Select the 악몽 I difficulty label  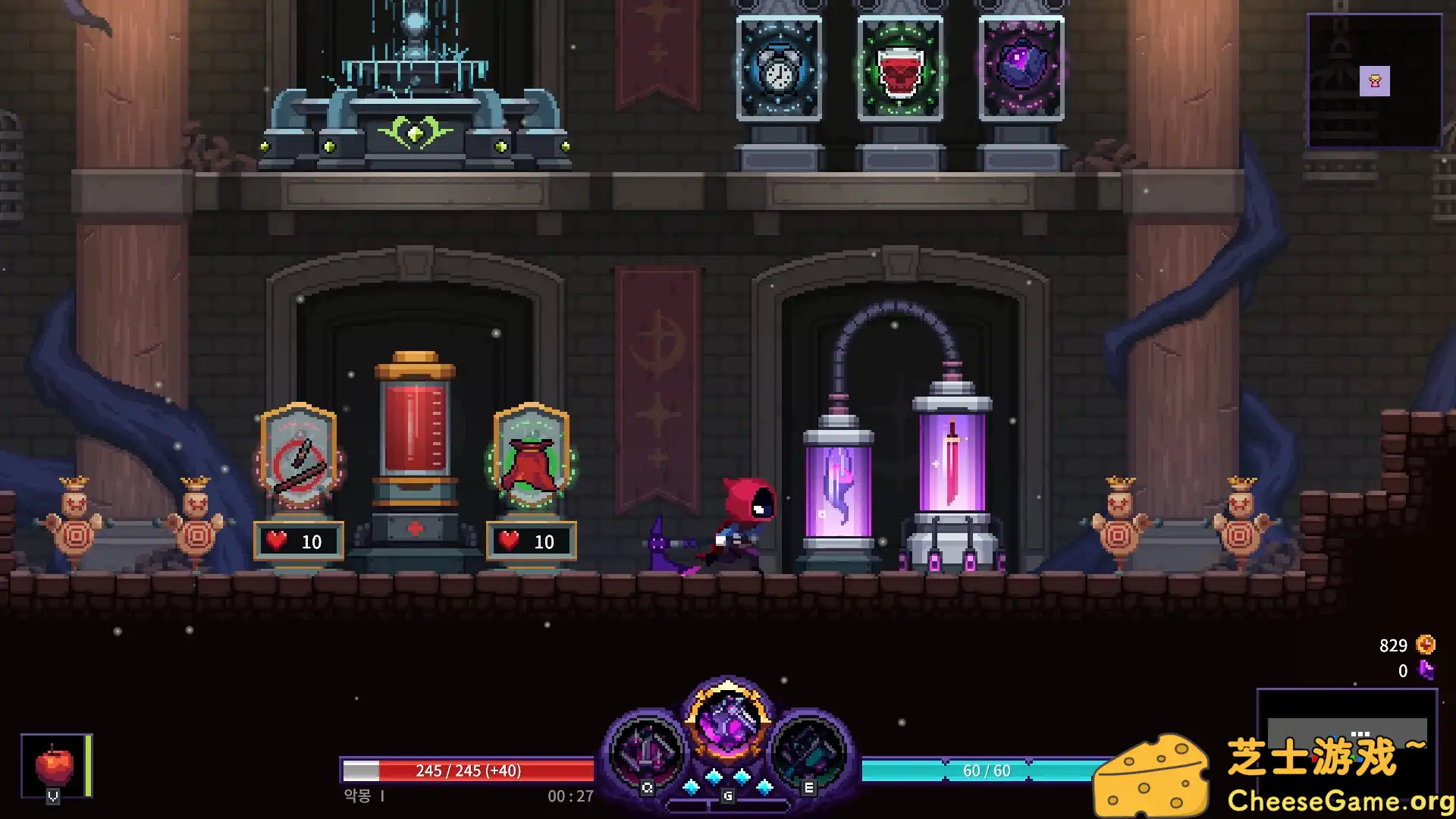(362, 796)
